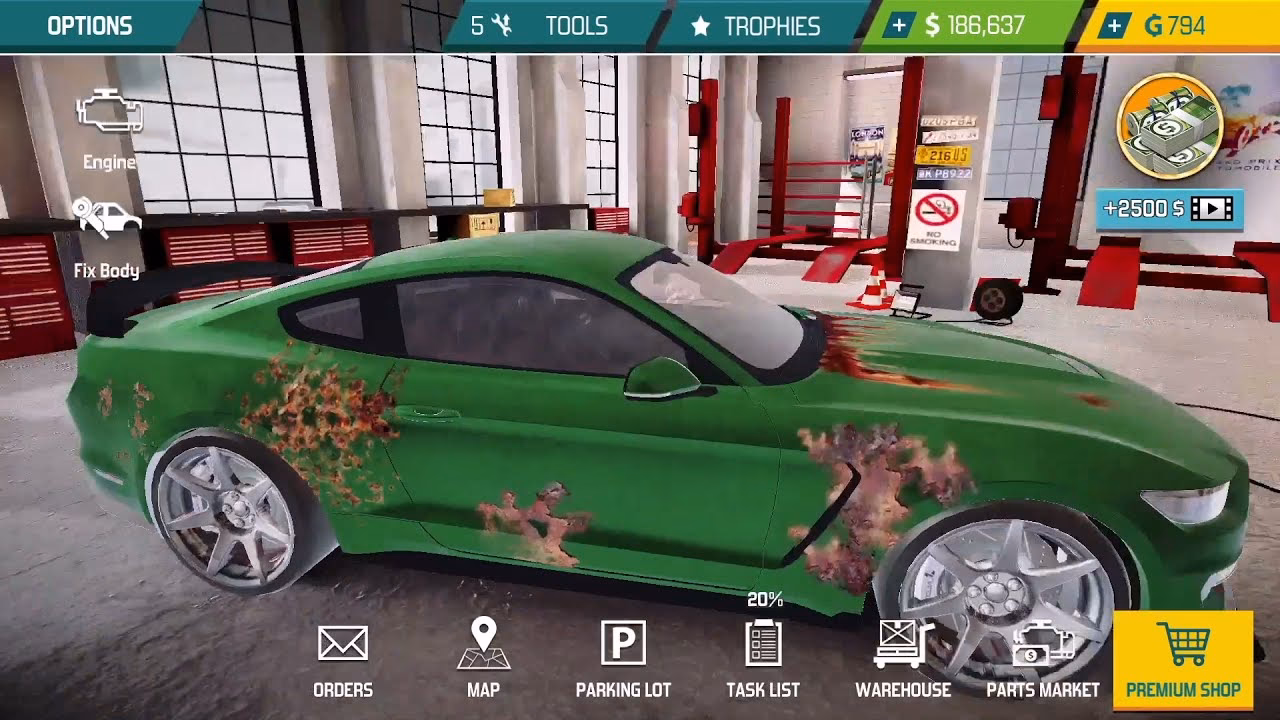Go to the Parking Lot
1280x720 pixels.
[622, 655]
